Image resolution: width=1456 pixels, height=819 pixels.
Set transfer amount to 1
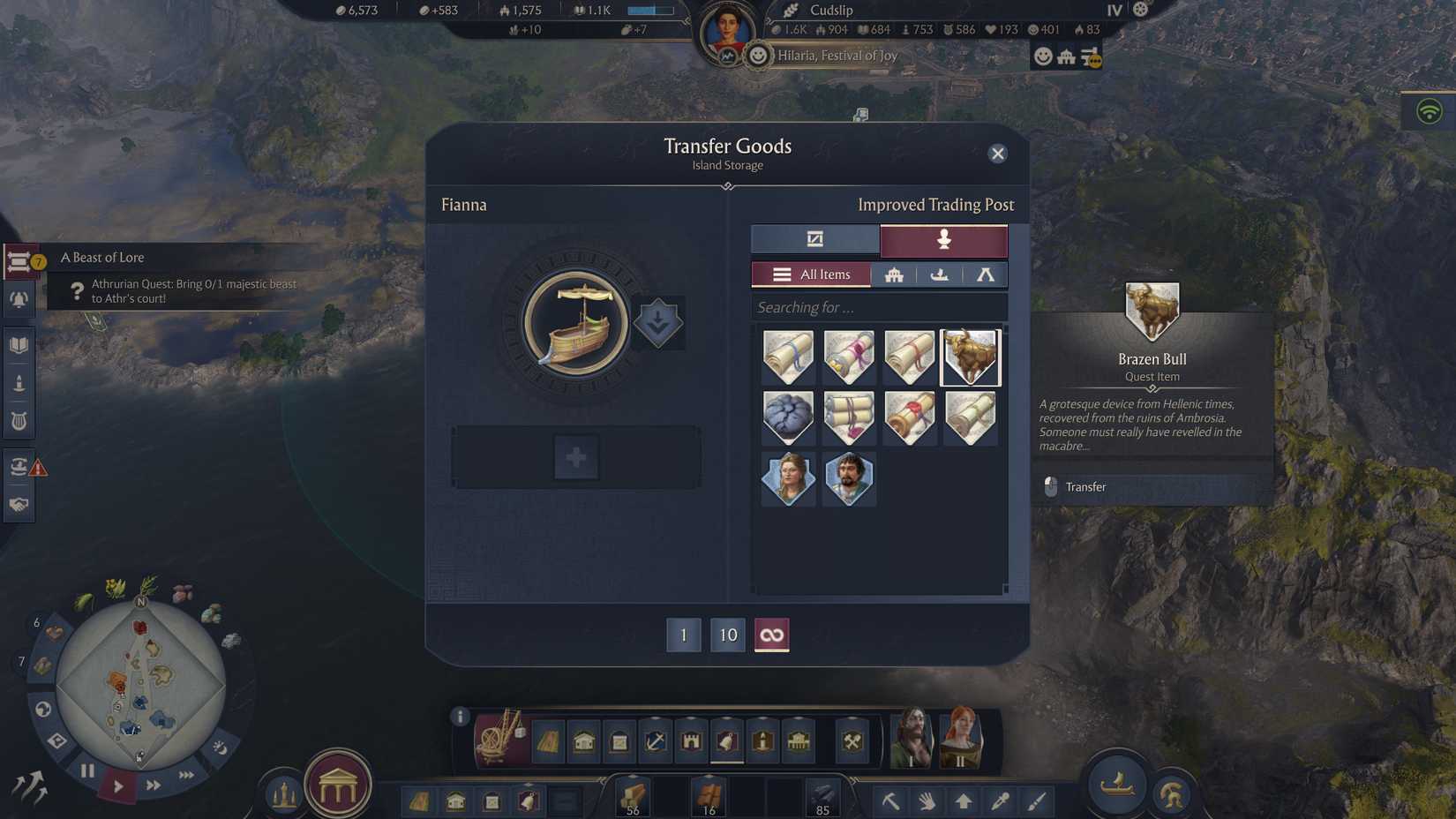(x=683, y=635)
